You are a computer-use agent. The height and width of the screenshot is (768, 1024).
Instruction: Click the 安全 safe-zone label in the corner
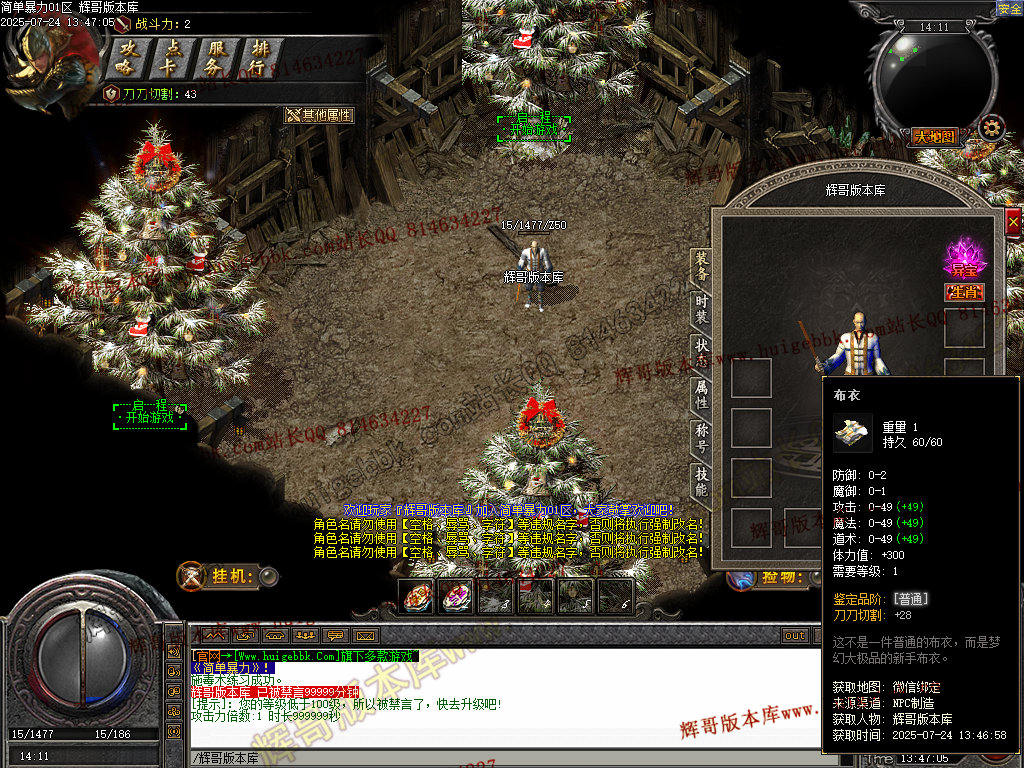pos(1009,9)
